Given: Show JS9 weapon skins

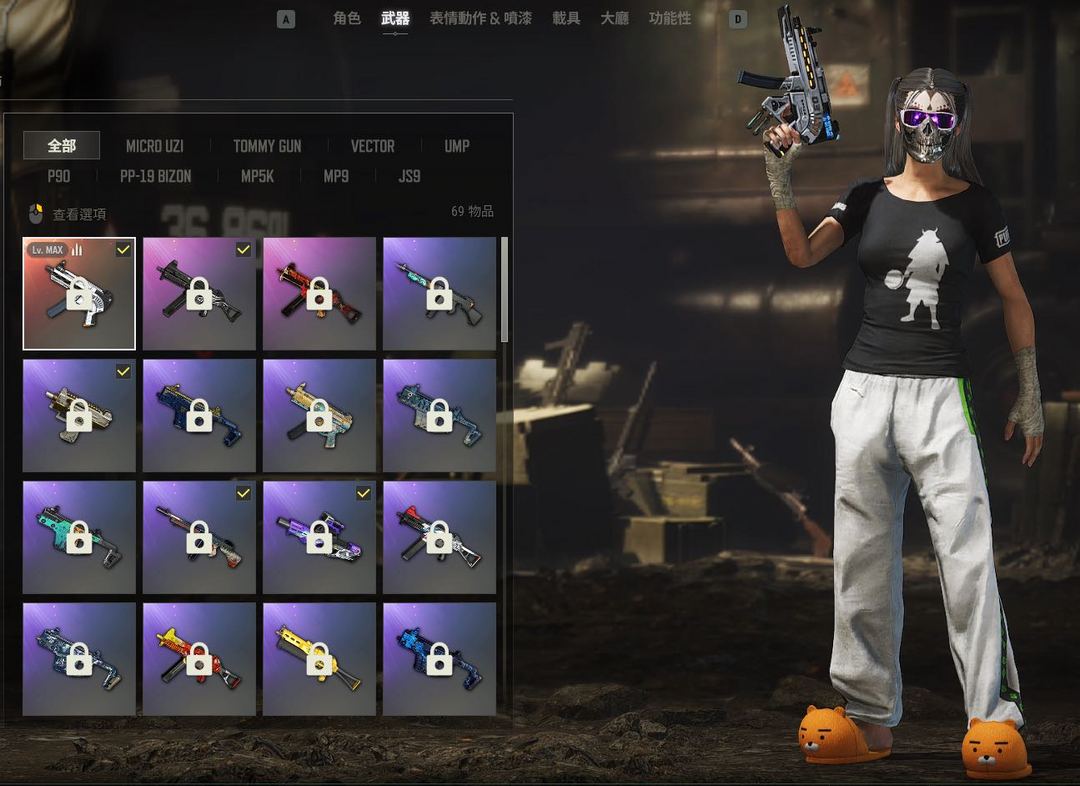Looking at the screenshot, I should pos(409,176).
